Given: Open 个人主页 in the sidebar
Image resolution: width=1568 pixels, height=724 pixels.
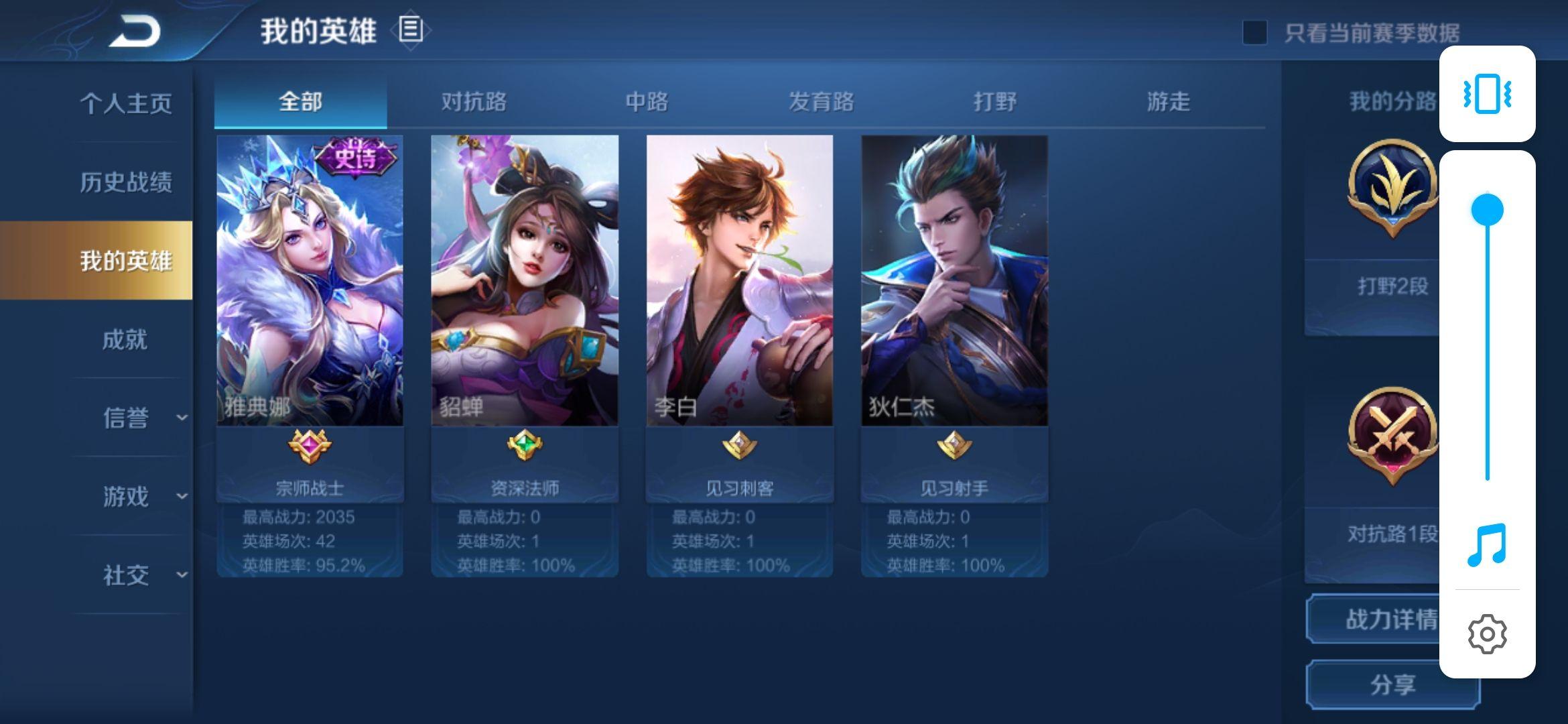Looking at the screenshot, I should (126, 103).
